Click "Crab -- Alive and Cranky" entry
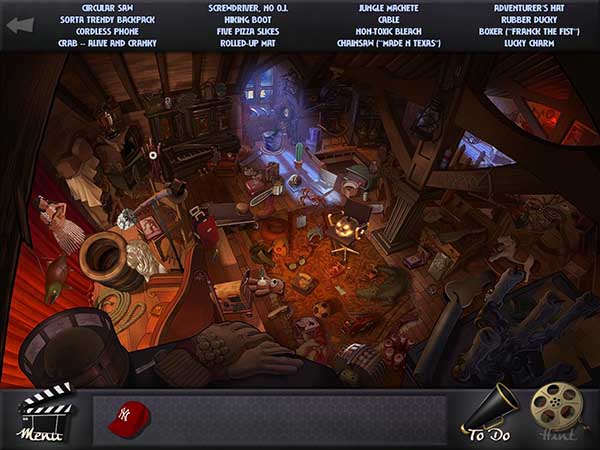The height and width of the screenshot is (450, 600). [x=109, y=44]
